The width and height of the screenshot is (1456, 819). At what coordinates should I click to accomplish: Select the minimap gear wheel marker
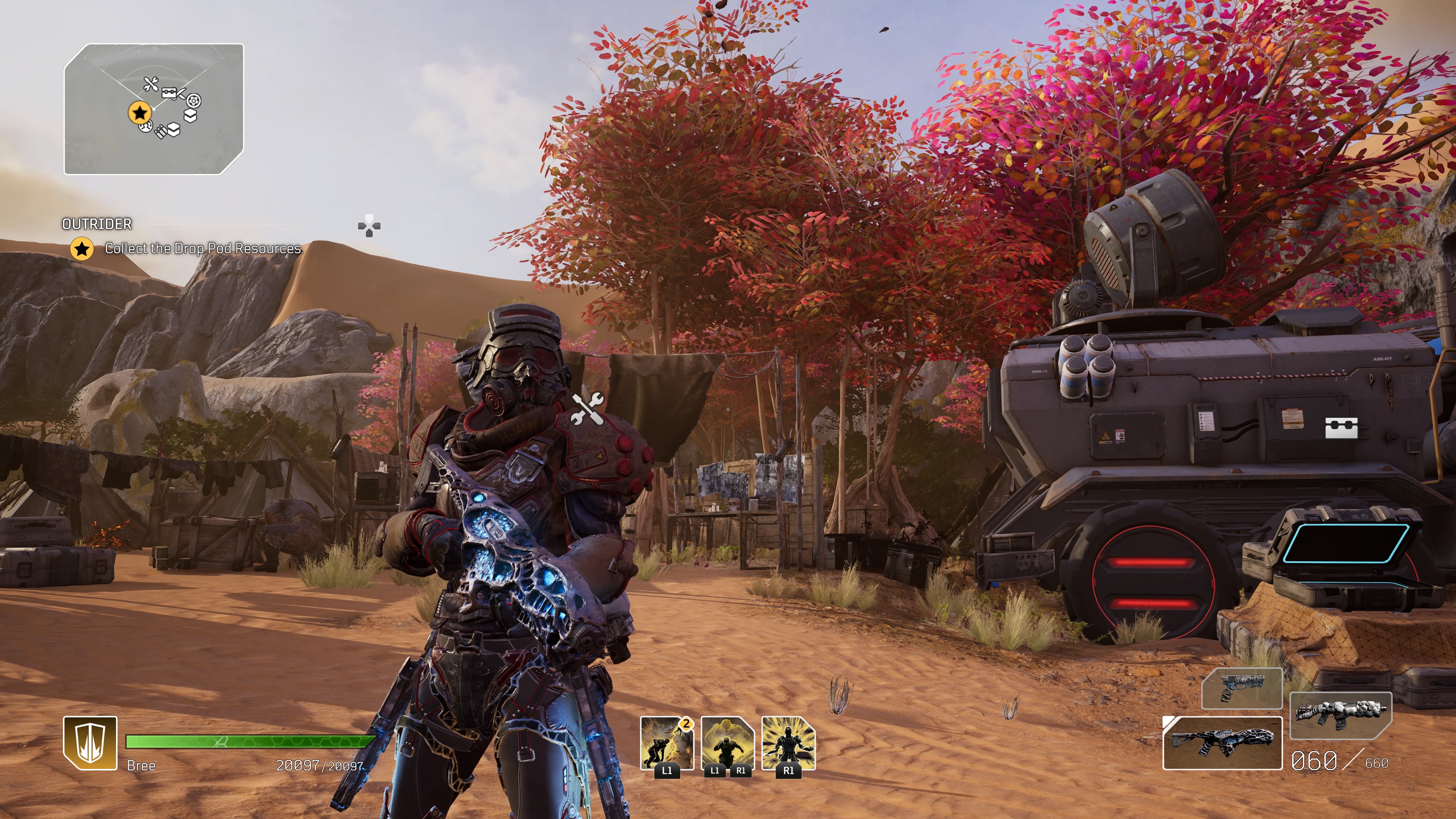(x=193, y=101)
